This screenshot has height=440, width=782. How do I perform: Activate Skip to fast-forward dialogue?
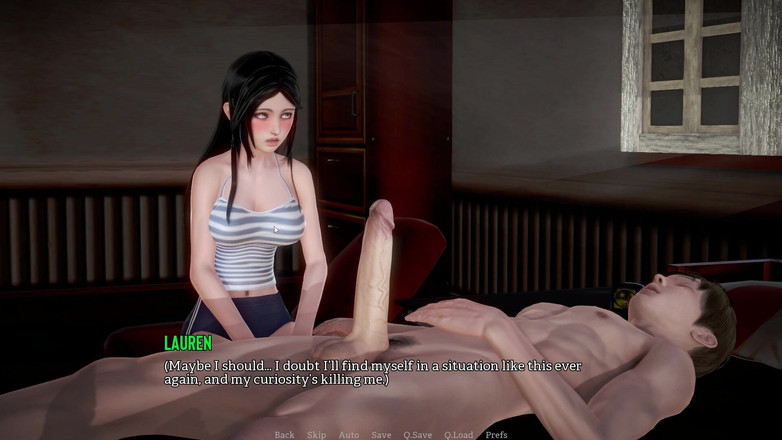point(316,435)
